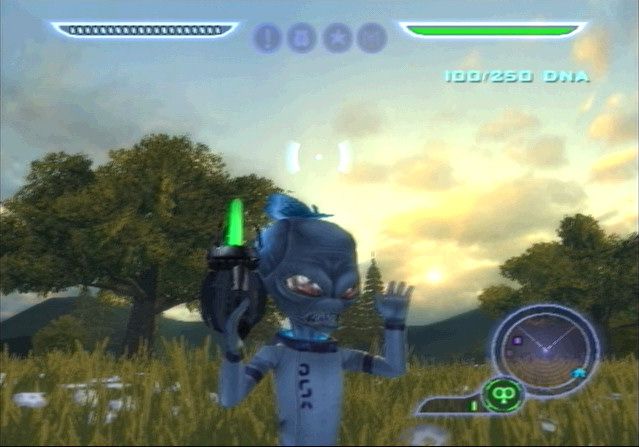This screenshot has height=447, width=639.
Task: Open the circular radar minimap
Action: point(545,350)
